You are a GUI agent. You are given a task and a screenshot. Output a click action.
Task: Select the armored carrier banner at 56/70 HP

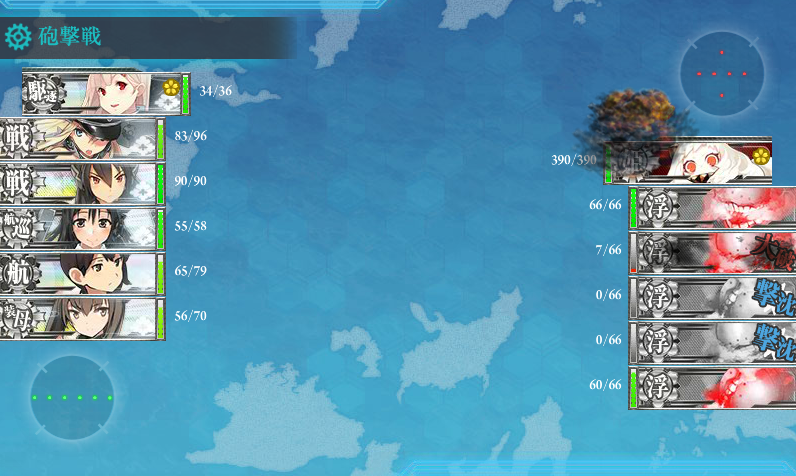point(80,318)
